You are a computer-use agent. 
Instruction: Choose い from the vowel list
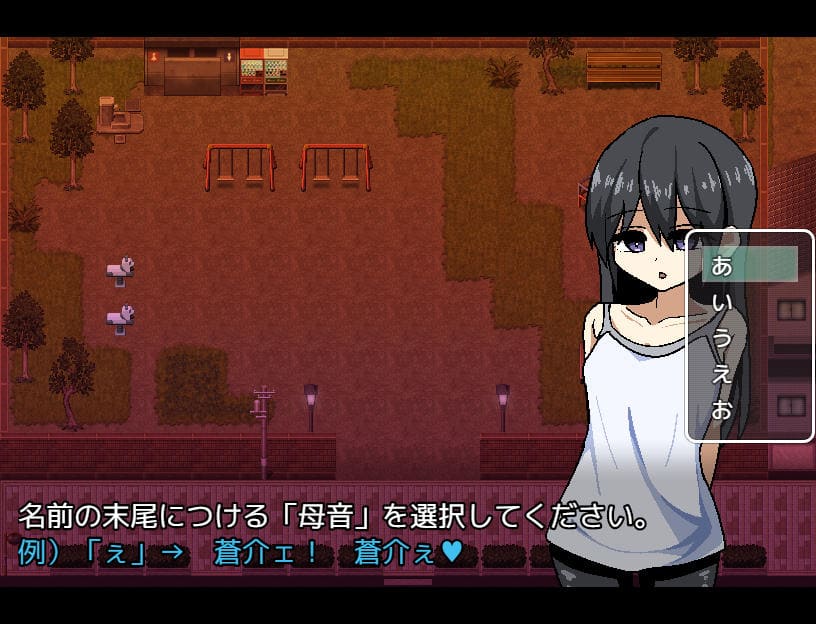click(749, 301)
